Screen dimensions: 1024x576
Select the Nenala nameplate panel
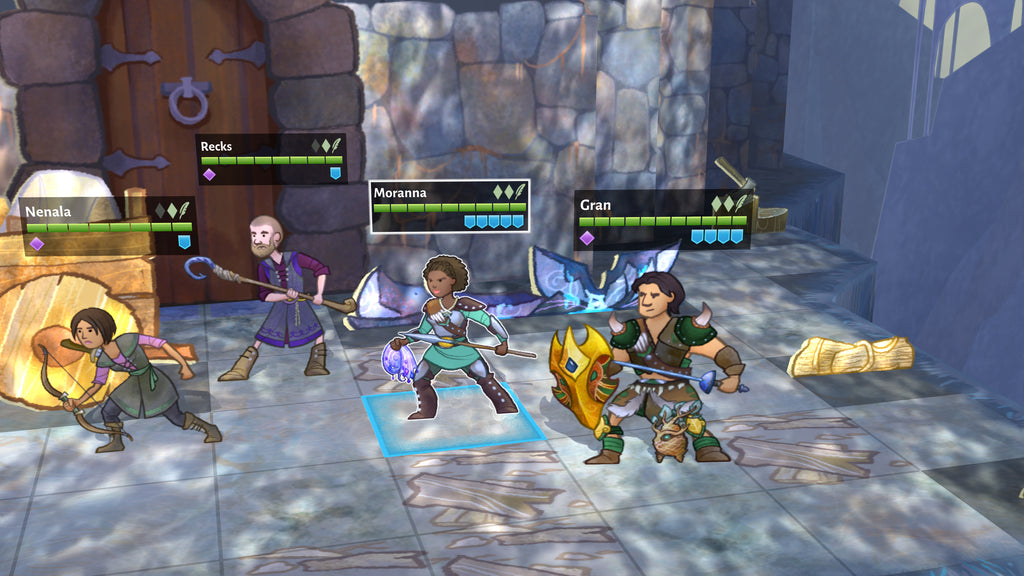[x=108, y=225]
